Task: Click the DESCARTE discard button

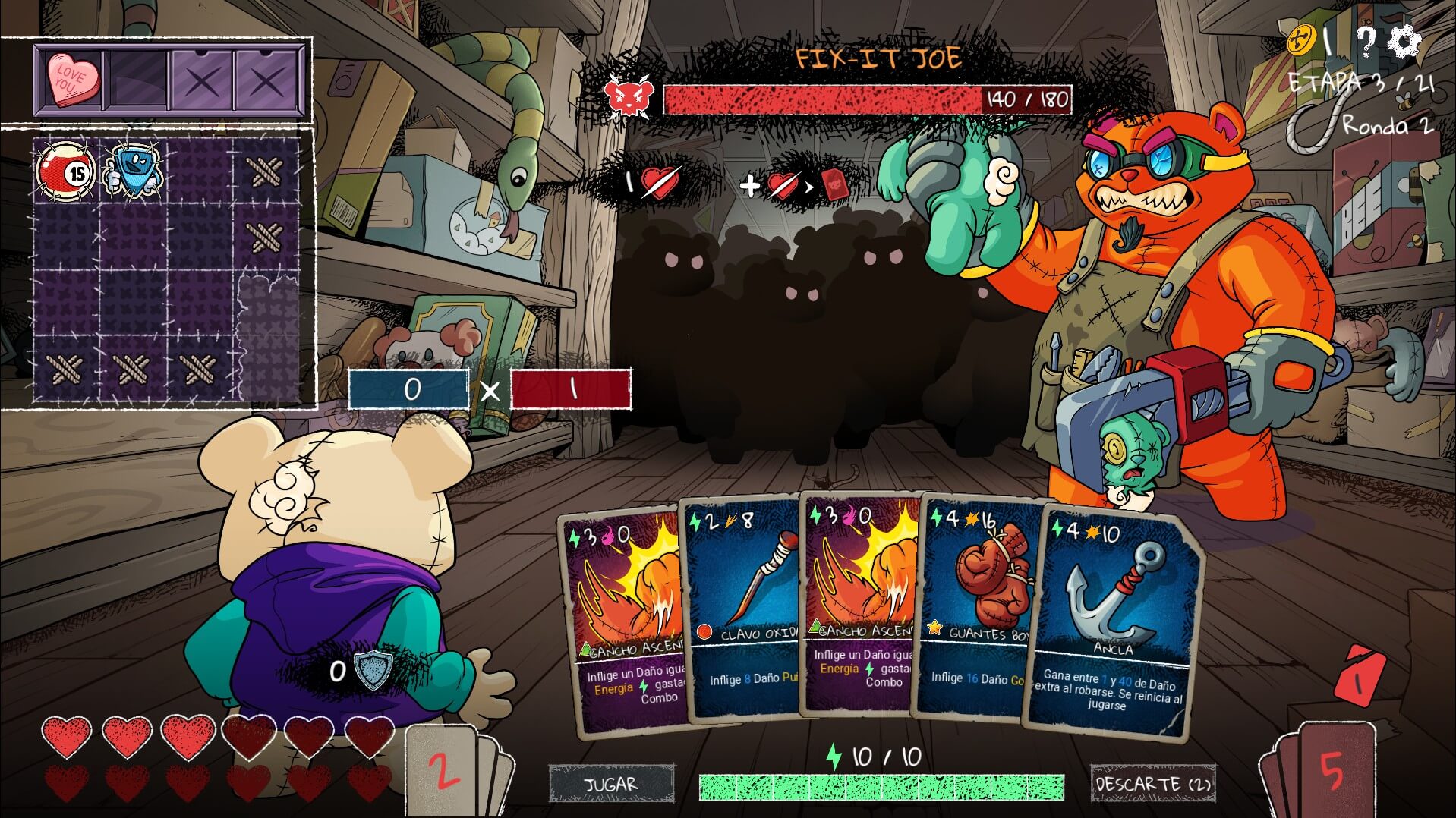Action: coord(1152,784)
